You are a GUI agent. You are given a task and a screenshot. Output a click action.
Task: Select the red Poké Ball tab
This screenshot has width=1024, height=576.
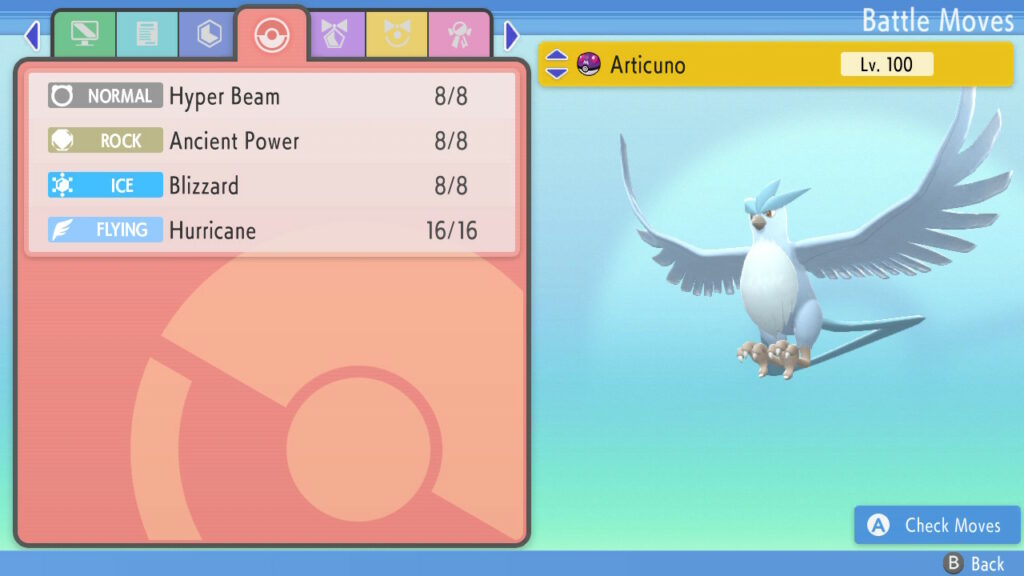coord(271,35)
